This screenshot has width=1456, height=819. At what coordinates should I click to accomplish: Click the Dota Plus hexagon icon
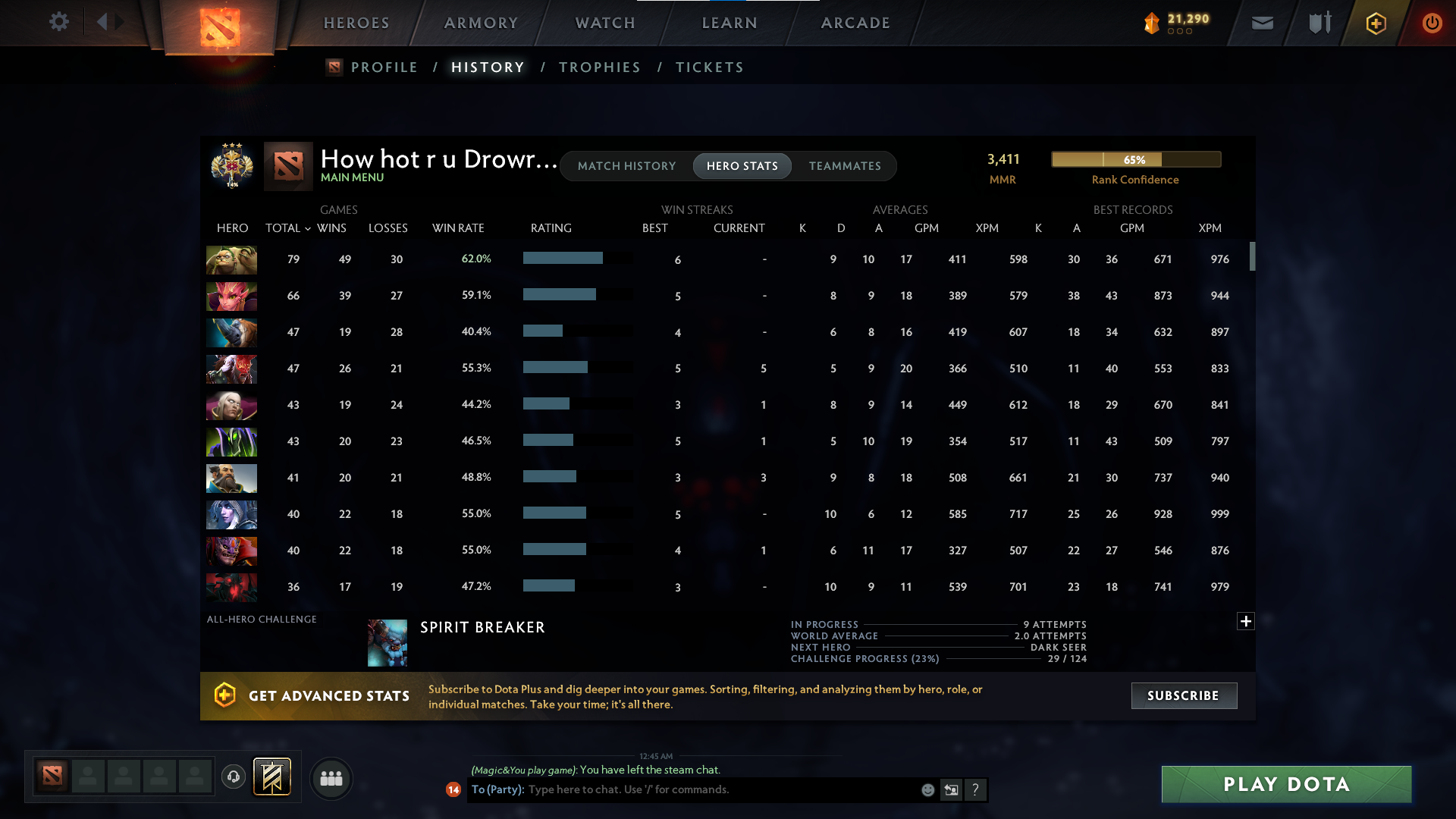(x=1375, y=23)
